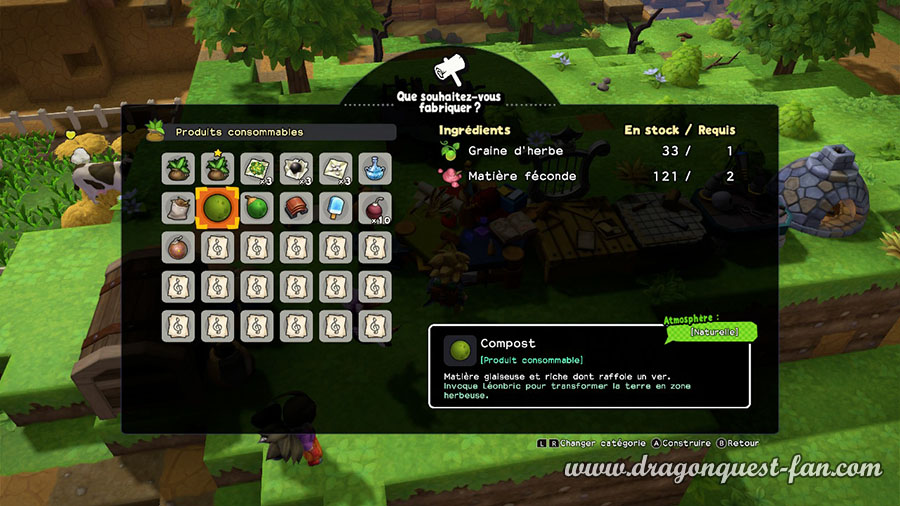The height and width of the screenshot is (506, 900).
Task: Choose the green gourd-shaped item recipe
Action: [256, 208]
